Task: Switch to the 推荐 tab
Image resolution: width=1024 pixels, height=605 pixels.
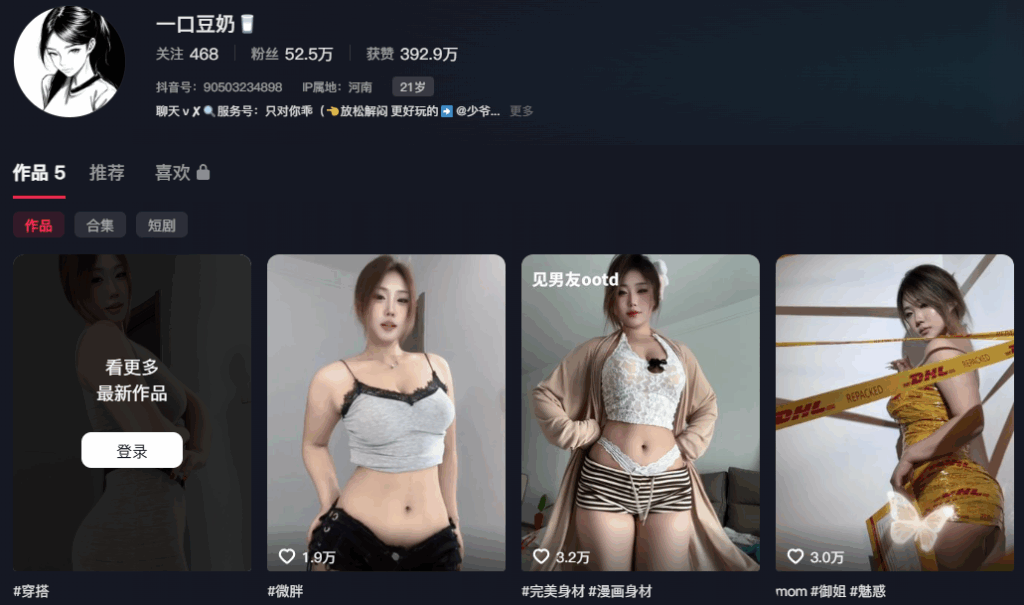Action: [x=107, y=173]
